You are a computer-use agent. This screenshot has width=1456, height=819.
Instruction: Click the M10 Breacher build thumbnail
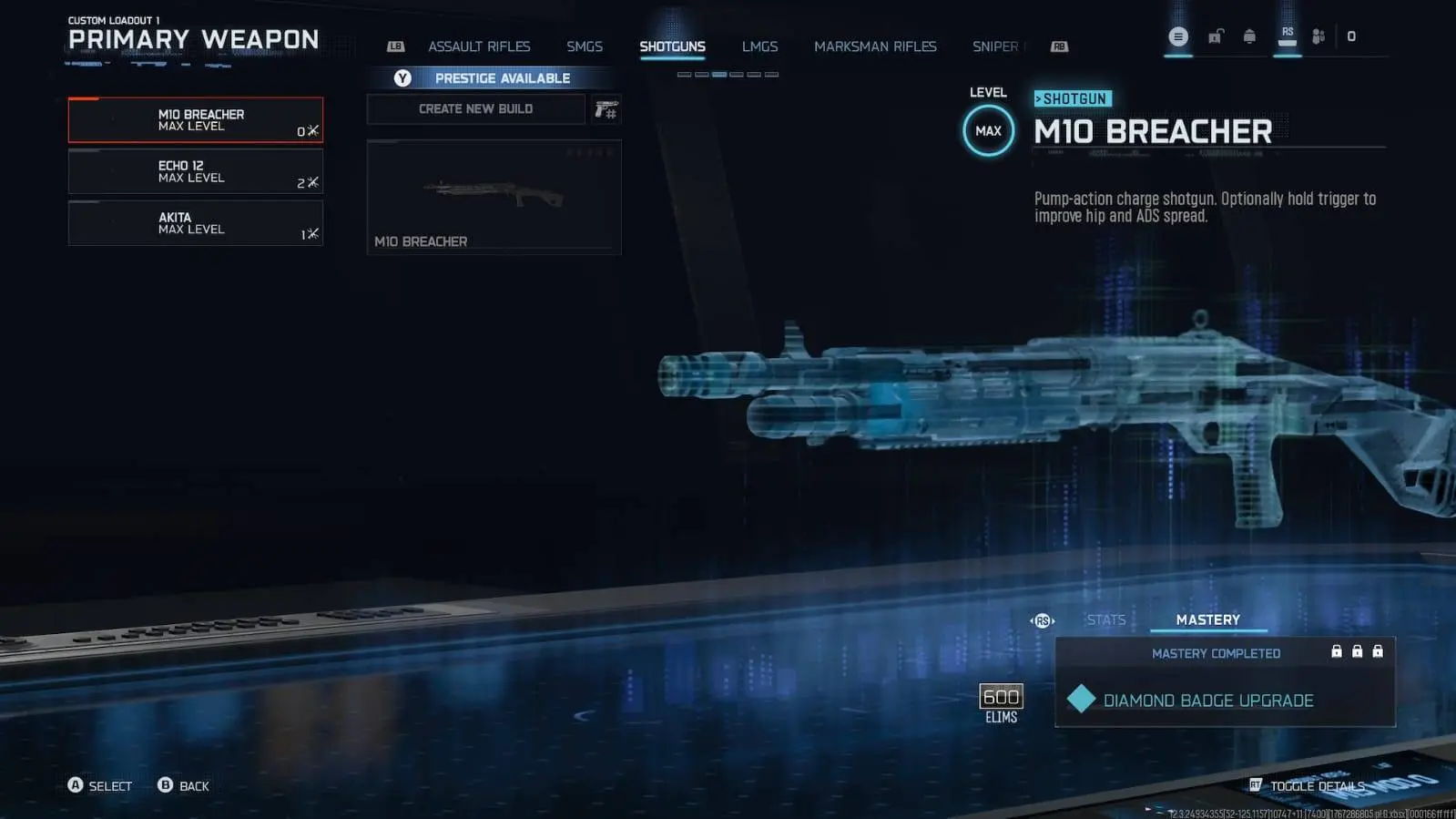coord(494,196)
